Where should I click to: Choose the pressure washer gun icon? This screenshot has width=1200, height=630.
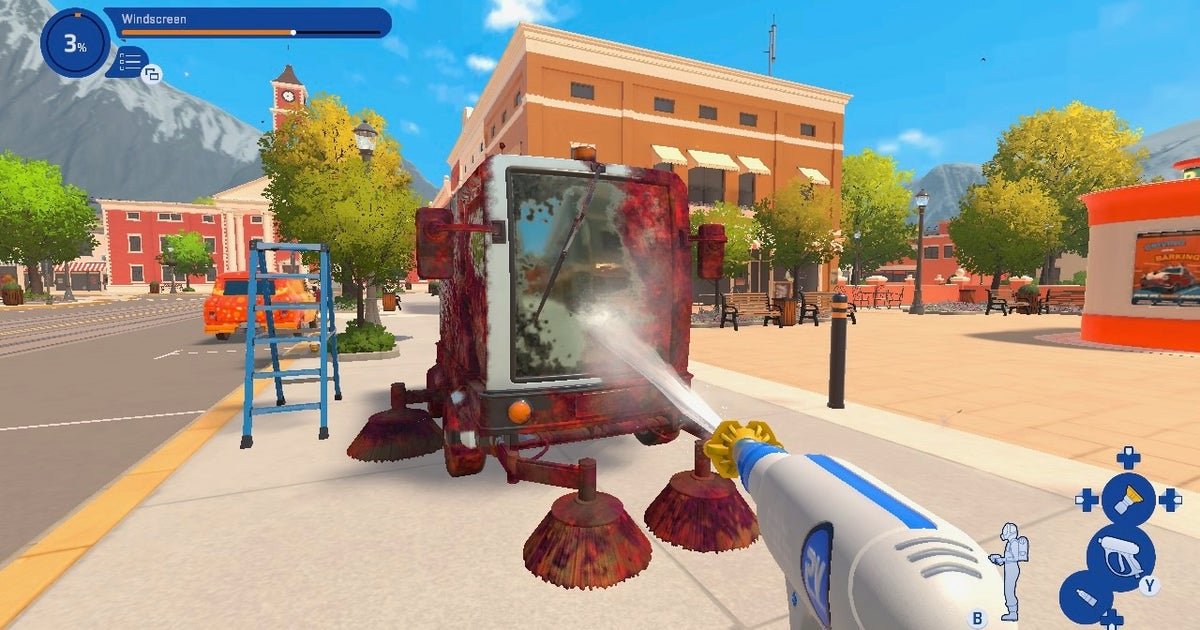coord(1121,555)
